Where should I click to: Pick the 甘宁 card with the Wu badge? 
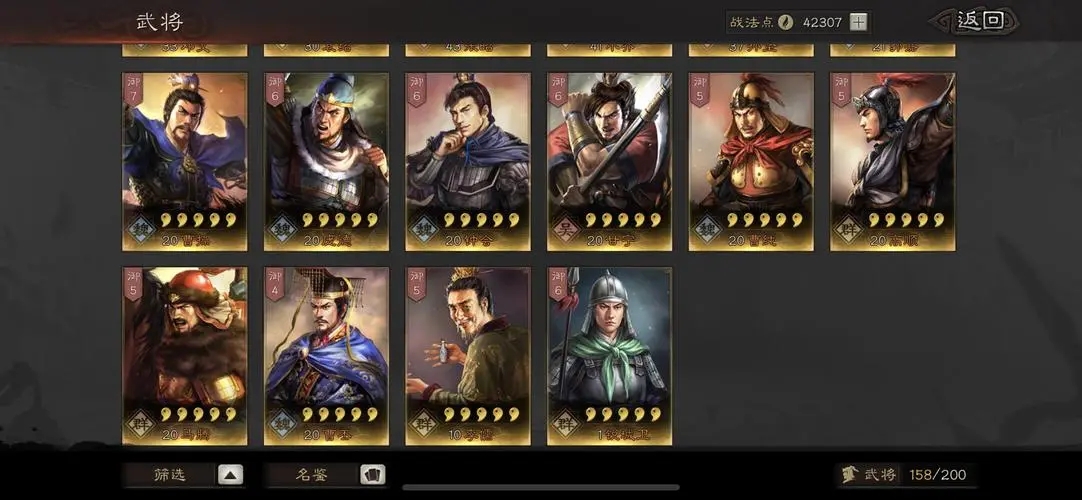click(x=610, y=160)
